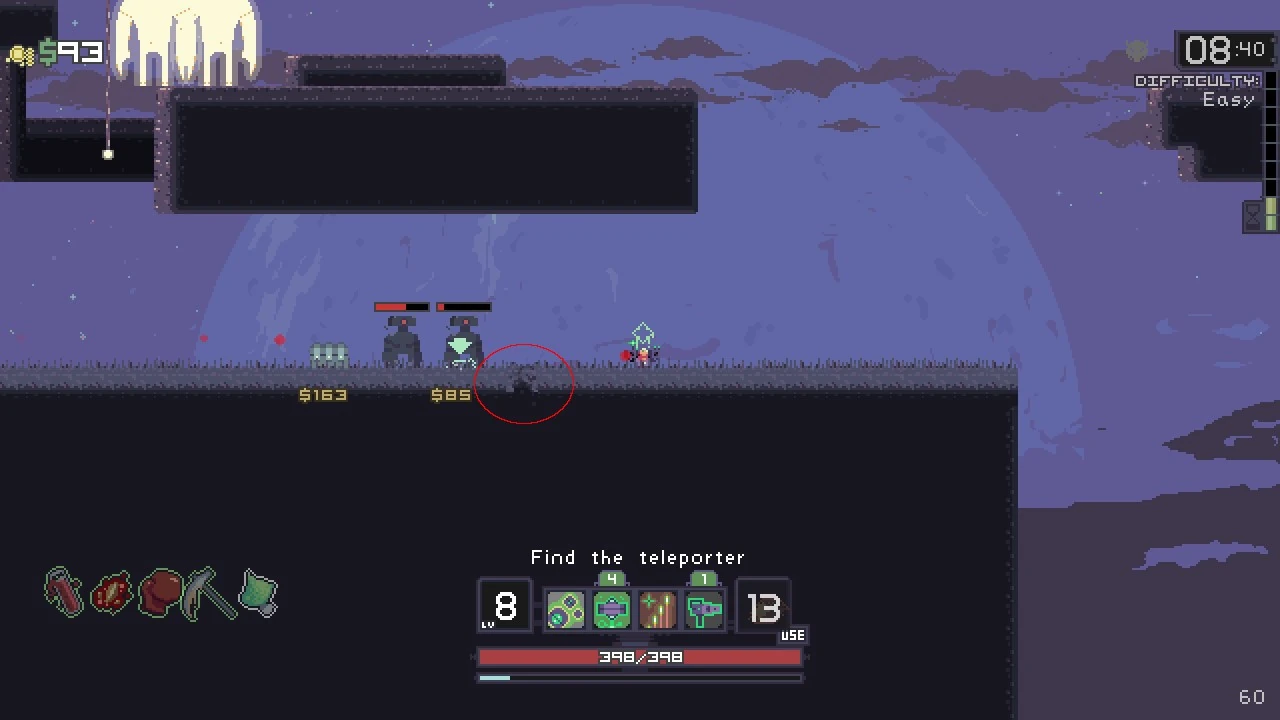
Task: Select the red eye item icon
Action: [111, 593]
